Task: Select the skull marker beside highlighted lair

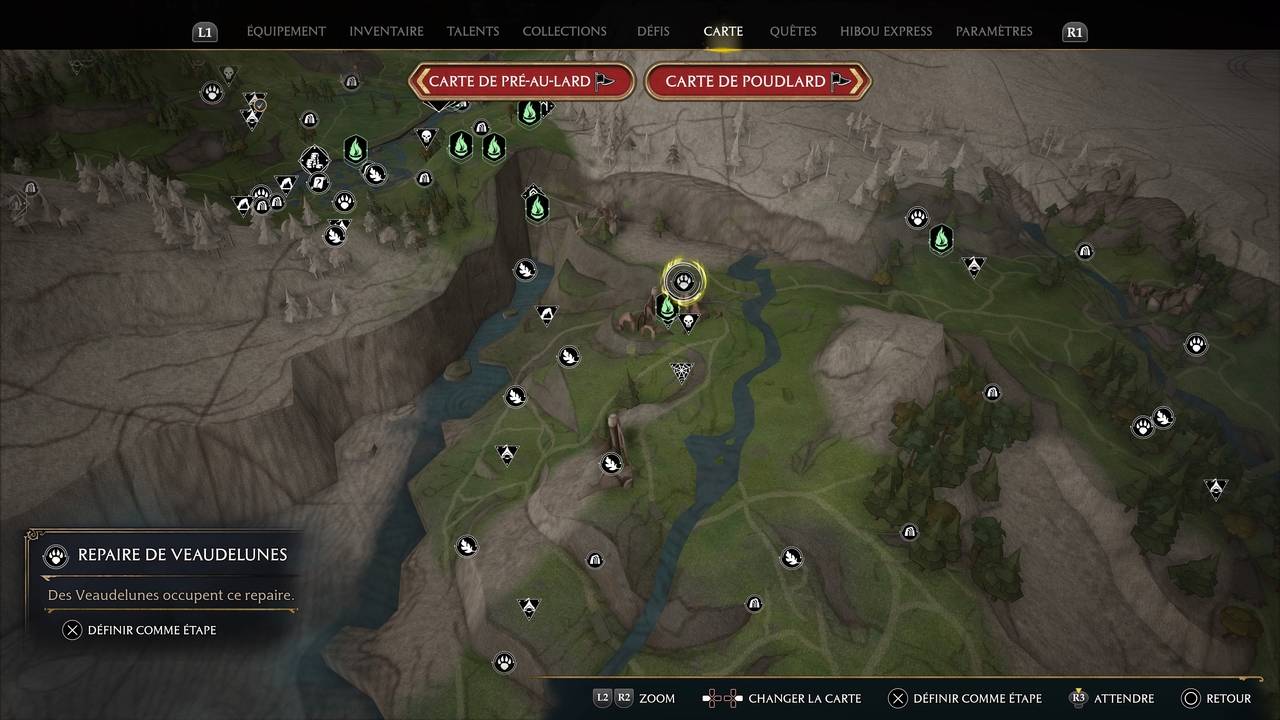Action: (688, 322)
